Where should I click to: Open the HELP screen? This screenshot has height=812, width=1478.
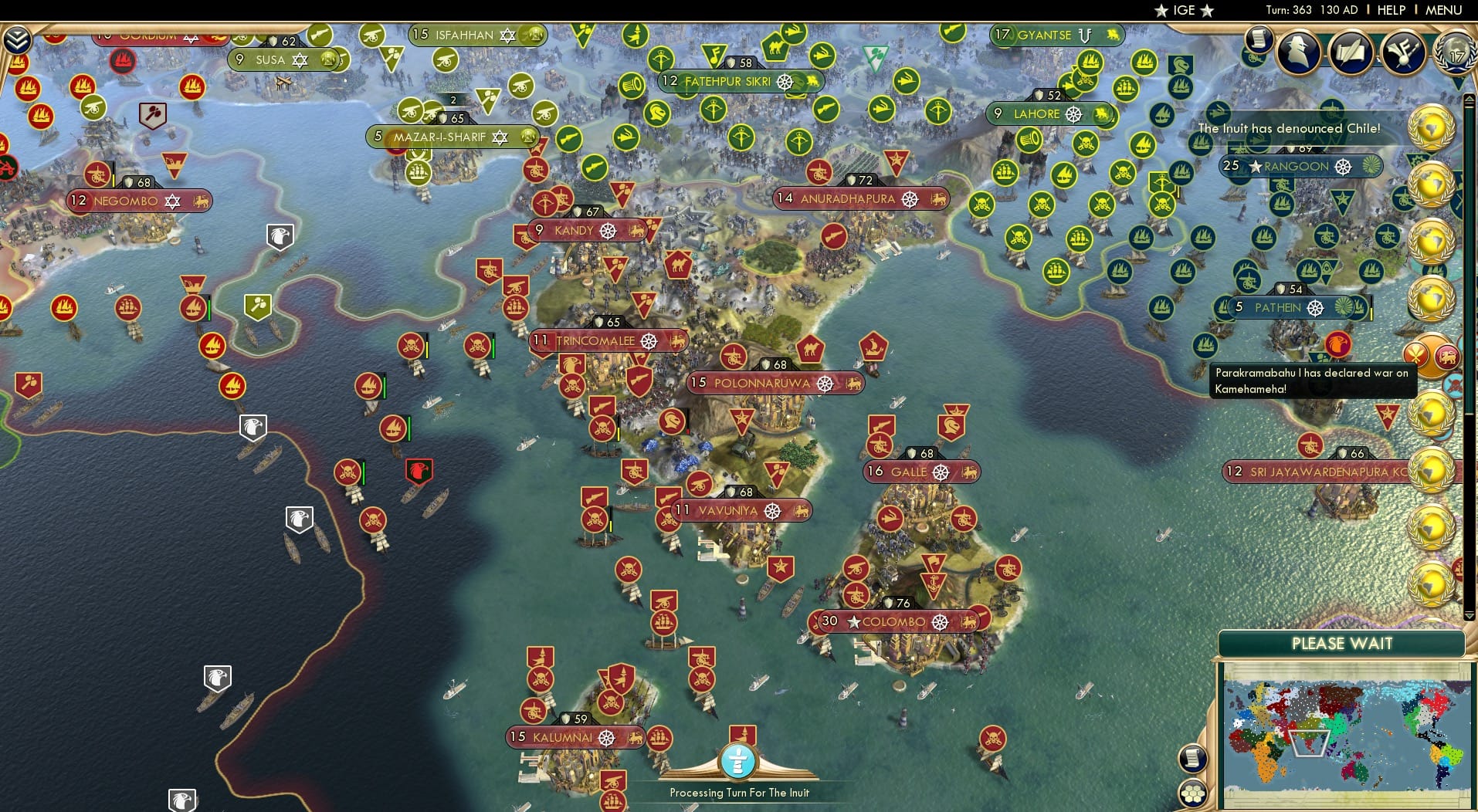point(1390,10)
